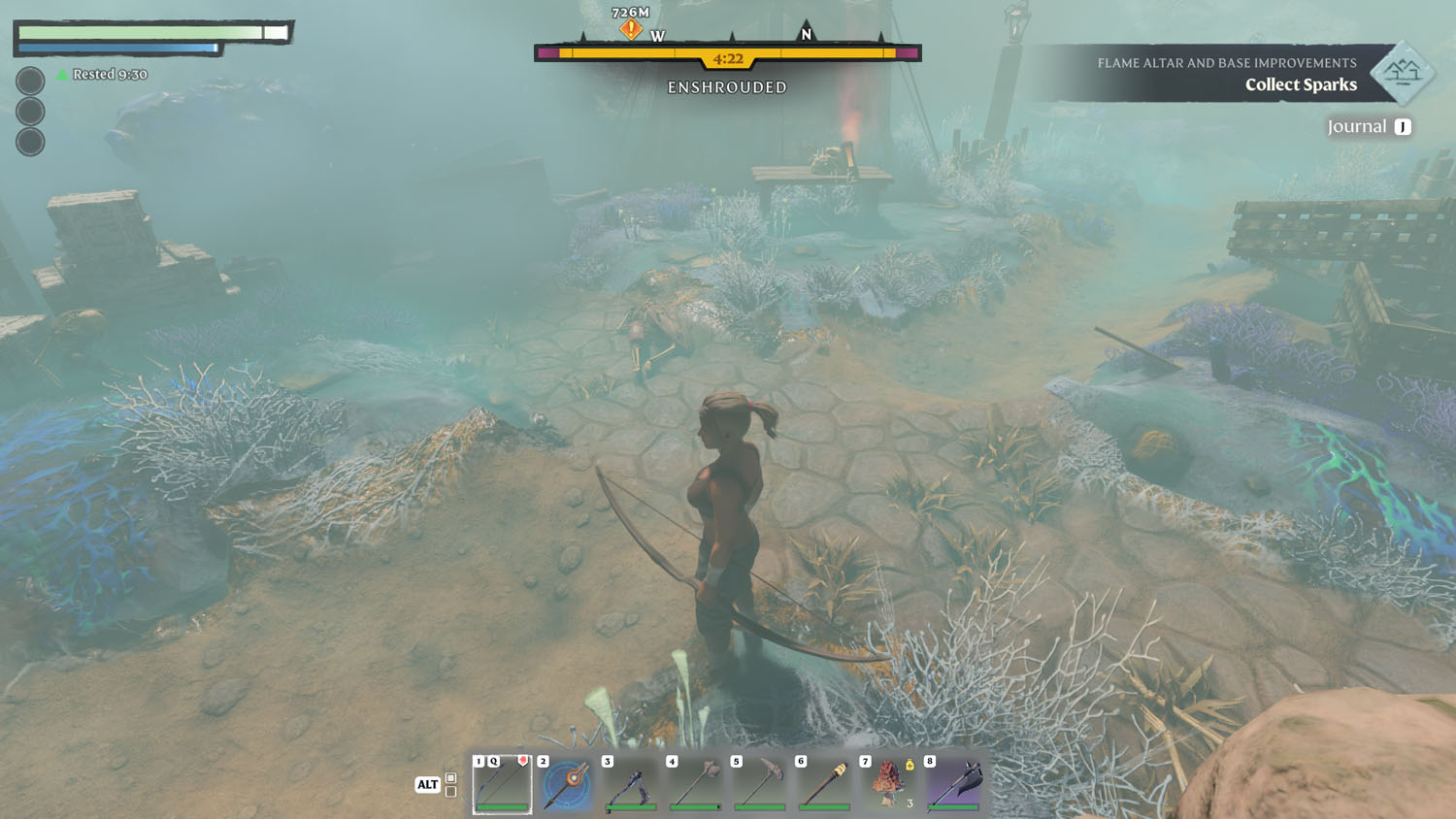
Task: Click the orange quest marker on compass
Action: point(631,30)
